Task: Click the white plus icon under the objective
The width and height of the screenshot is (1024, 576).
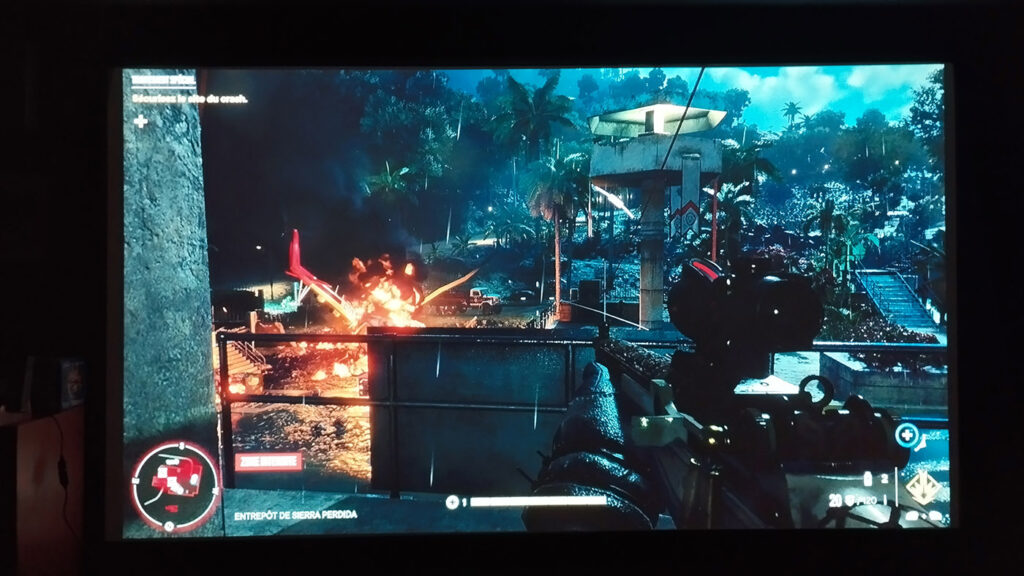Action: (141, 122)
